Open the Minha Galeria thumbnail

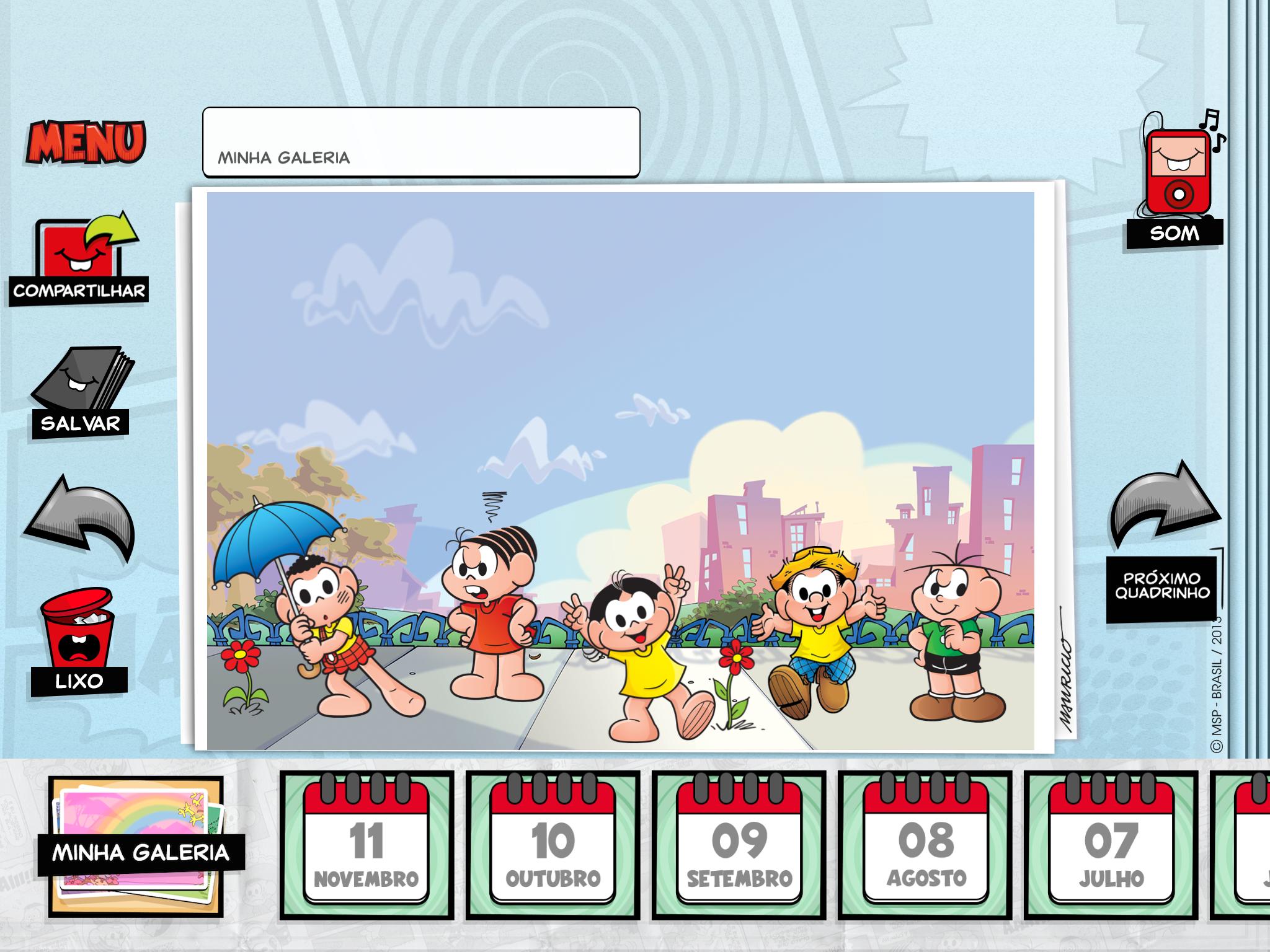tap(138, 846)
